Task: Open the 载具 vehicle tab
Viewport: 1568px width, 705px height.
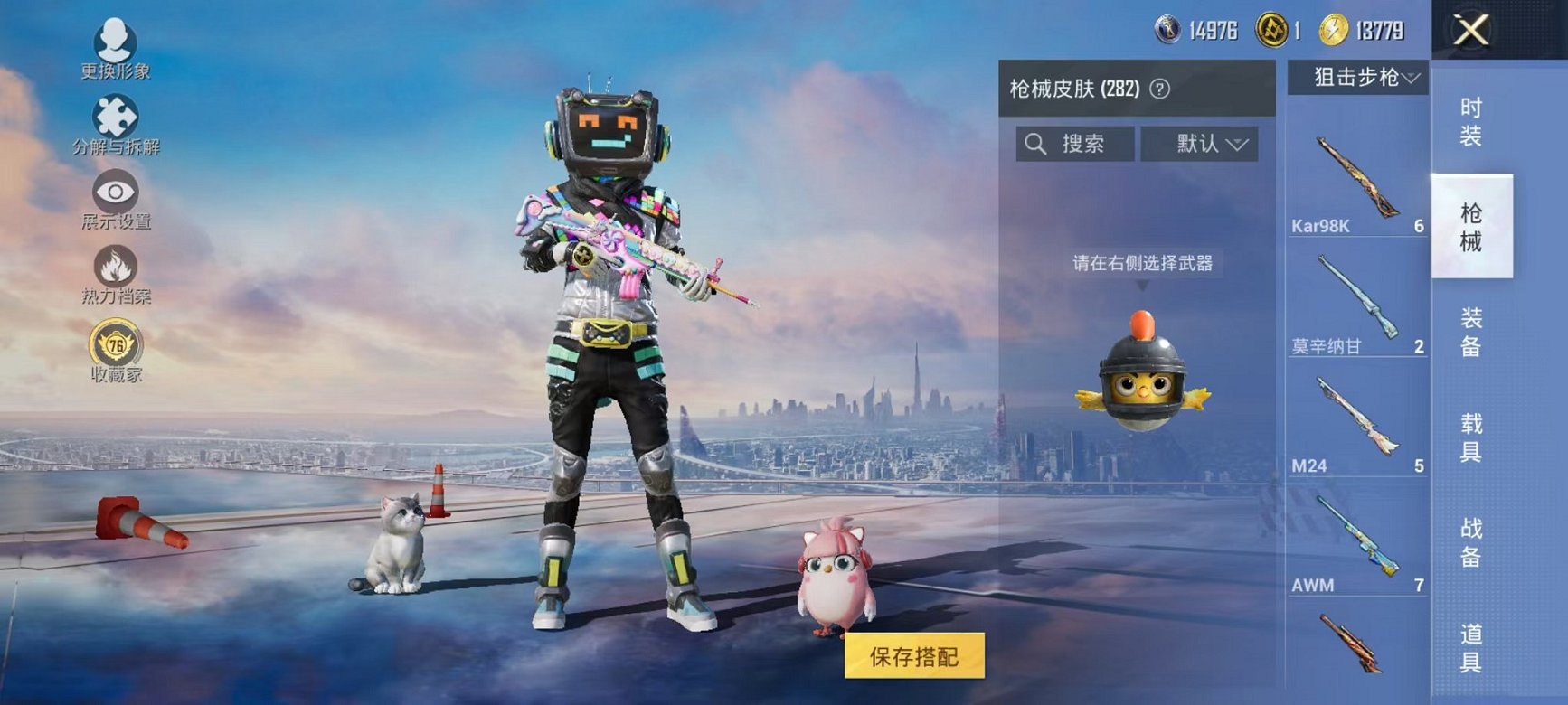Action: click(x=1469, y=440)
